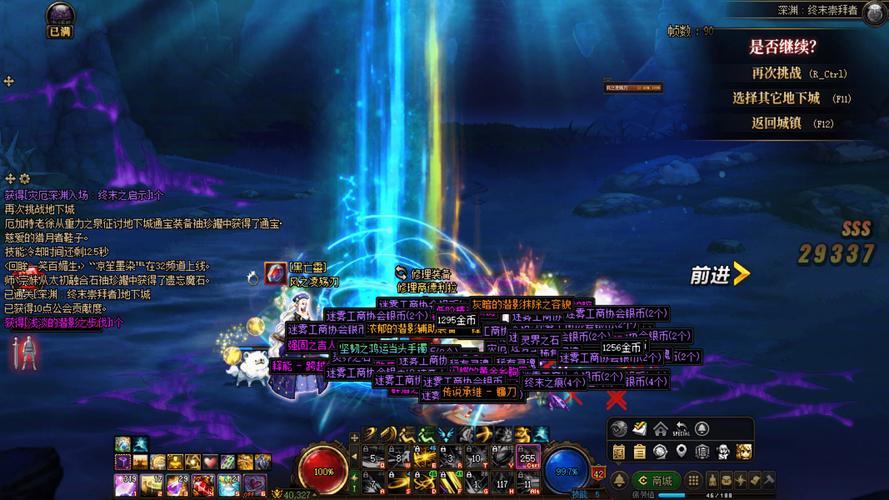Choose 返回城镇 to return to town
Viewport: 889px width, 500px height.
pyautogui.click(x=790, y=123)
